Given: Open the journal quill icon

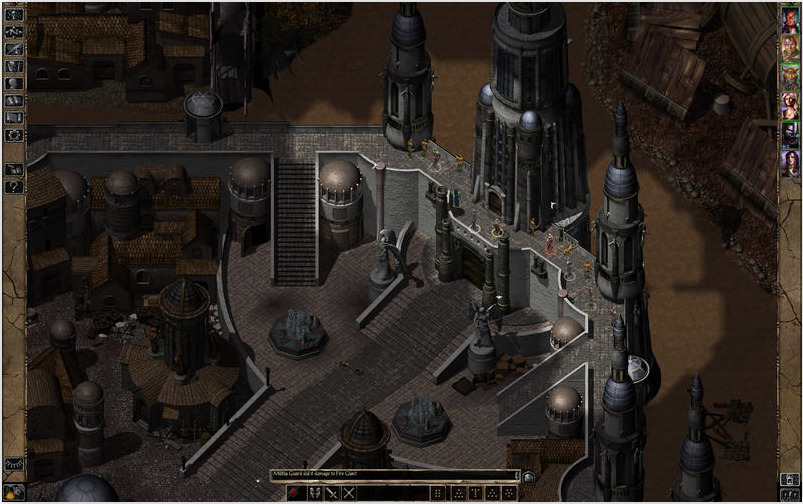Looking at the screenshot, I should pyautogui.click(x=14, y=48).
